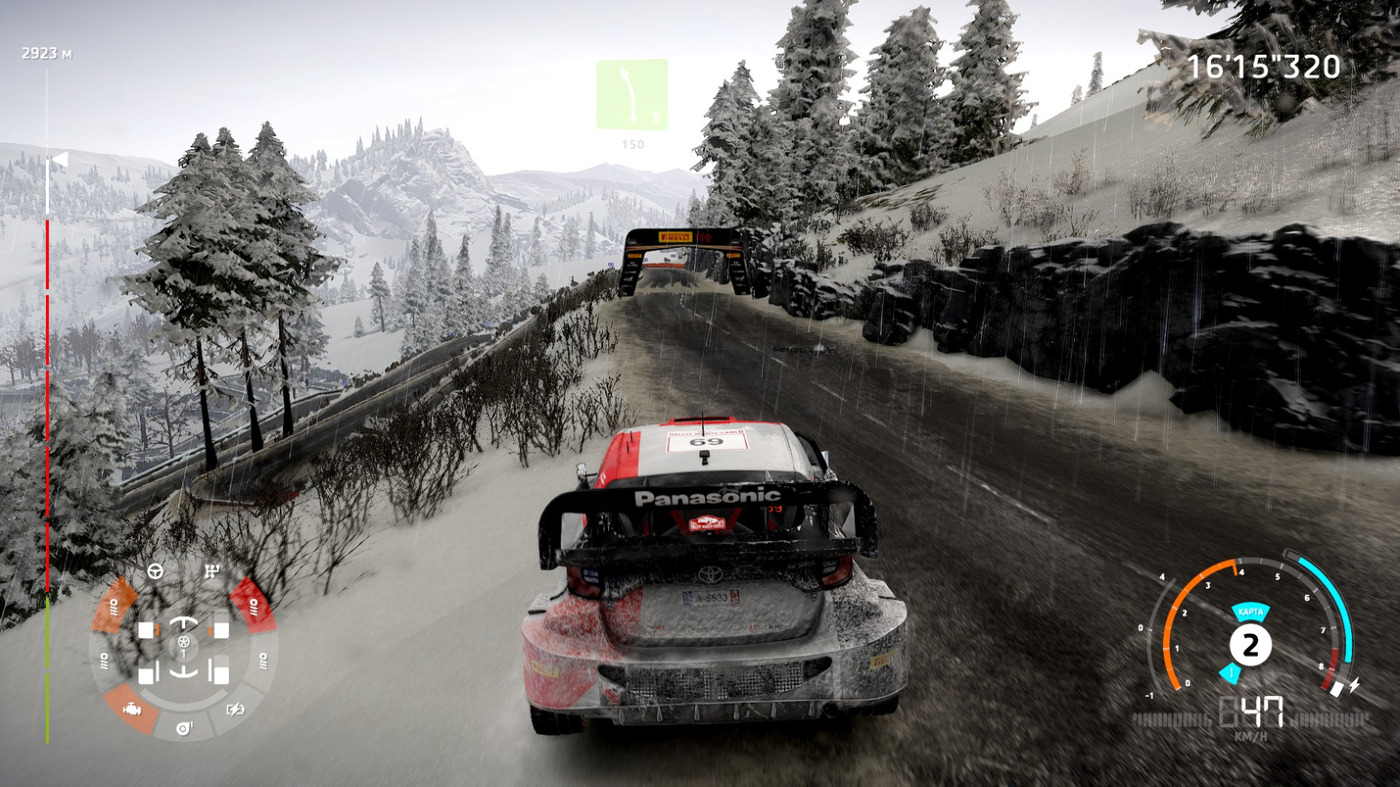Click the turbocharger icon below the wheel

coord(183,728)
